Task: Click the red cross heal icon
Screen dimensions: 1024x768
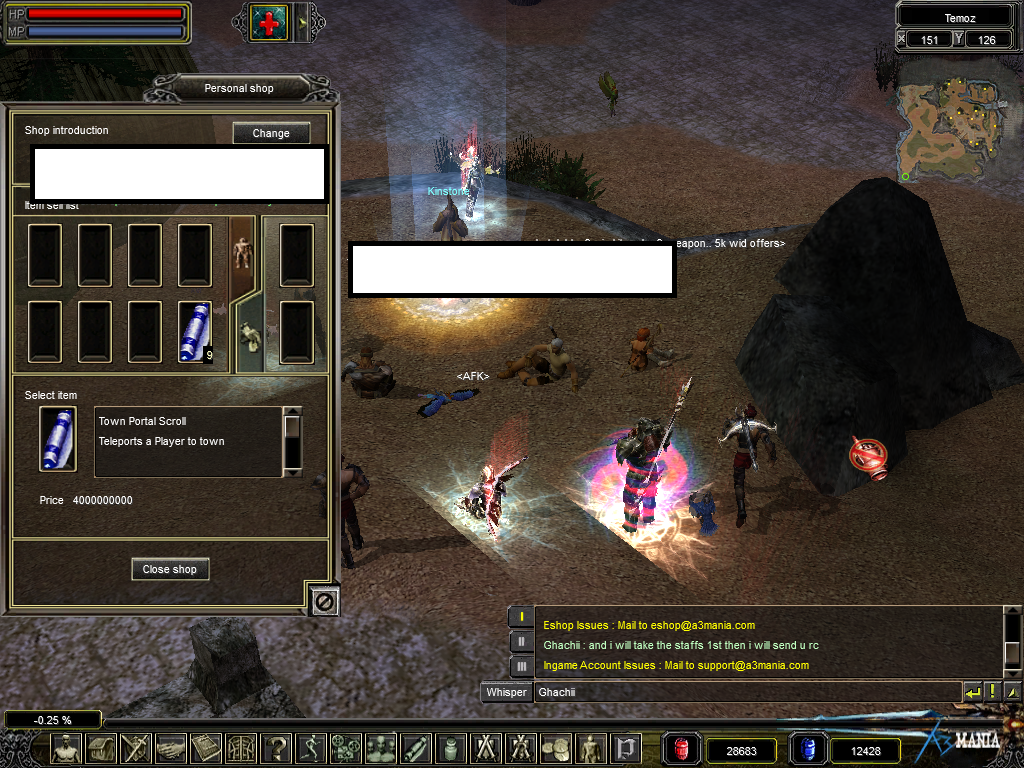Action: click(x=269, y=22)
